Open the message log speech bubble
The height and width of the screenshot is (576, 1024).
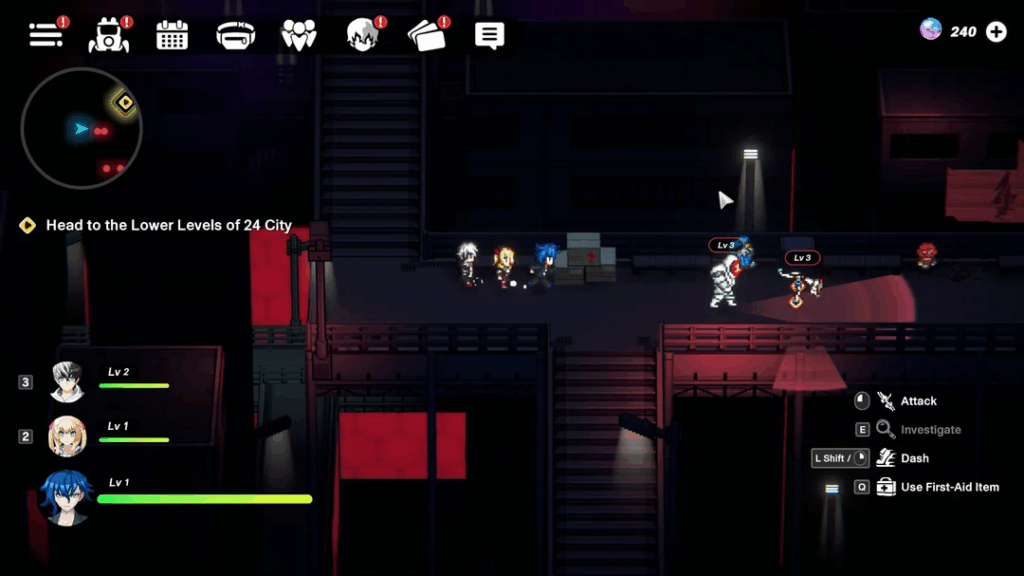pos(489,36)
